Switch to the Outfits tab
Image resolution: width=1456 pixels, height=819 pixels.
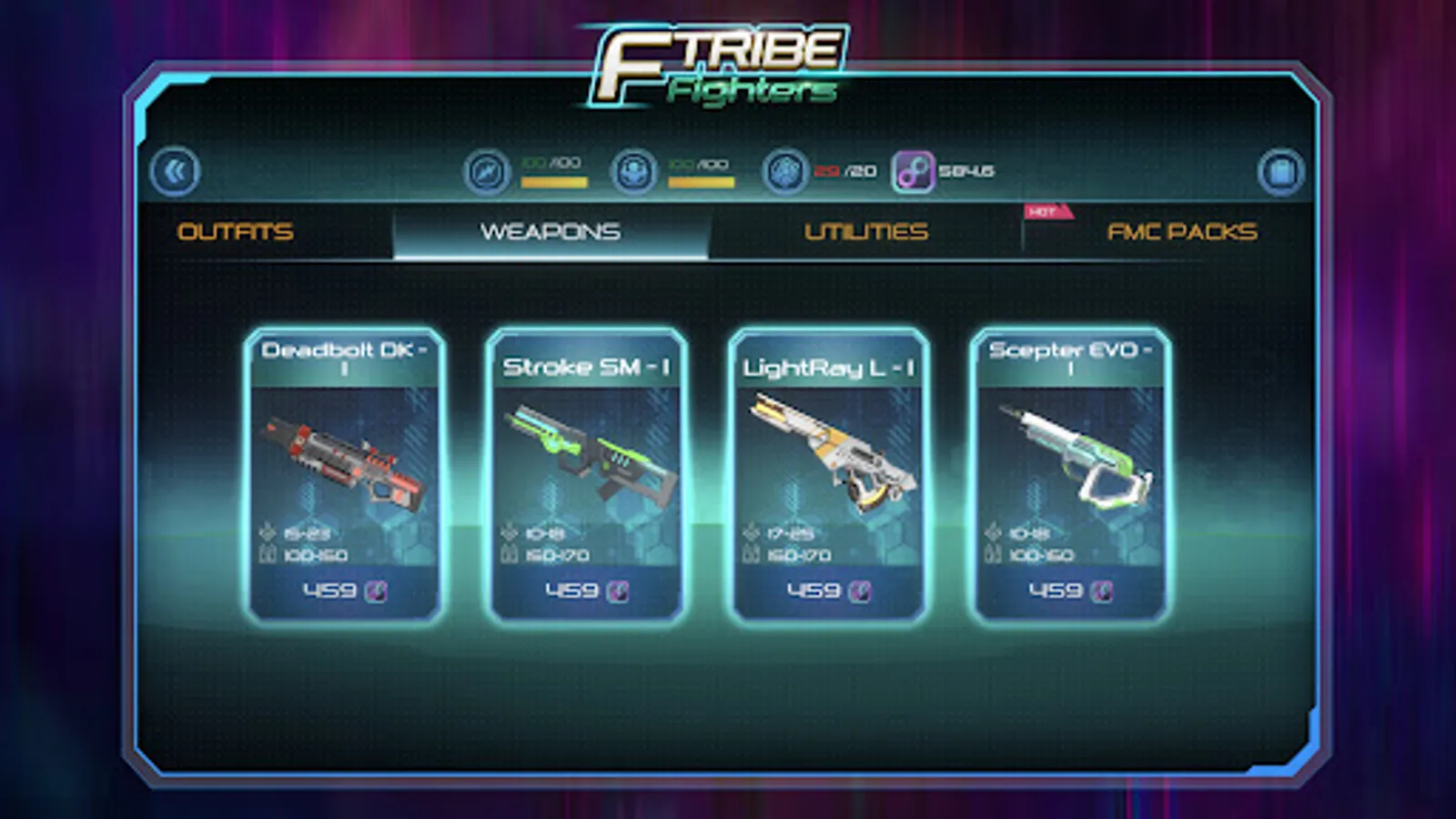(236, 232)
